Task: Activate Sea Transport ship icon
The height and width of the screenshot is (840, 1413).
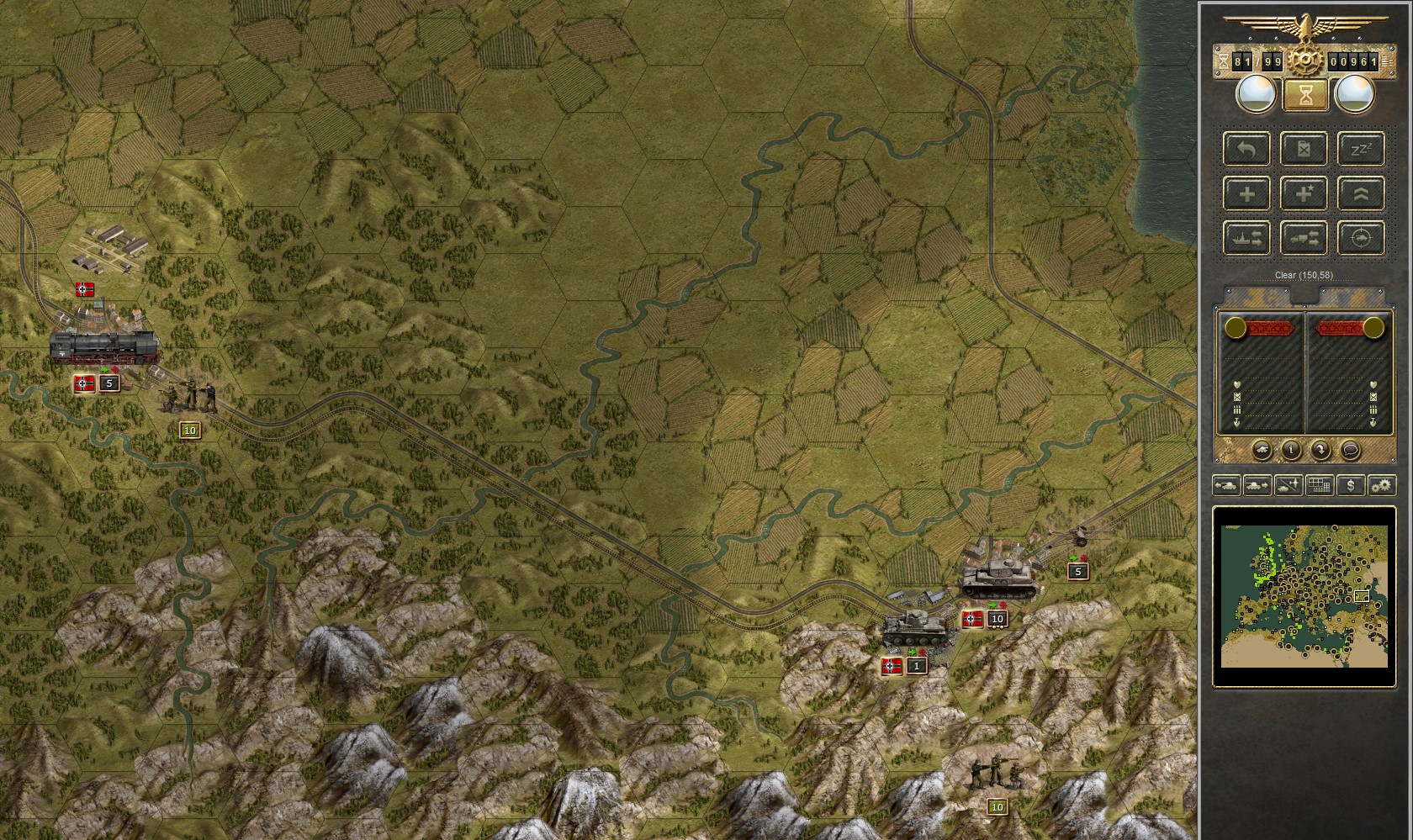Action: click(1246, 239)
